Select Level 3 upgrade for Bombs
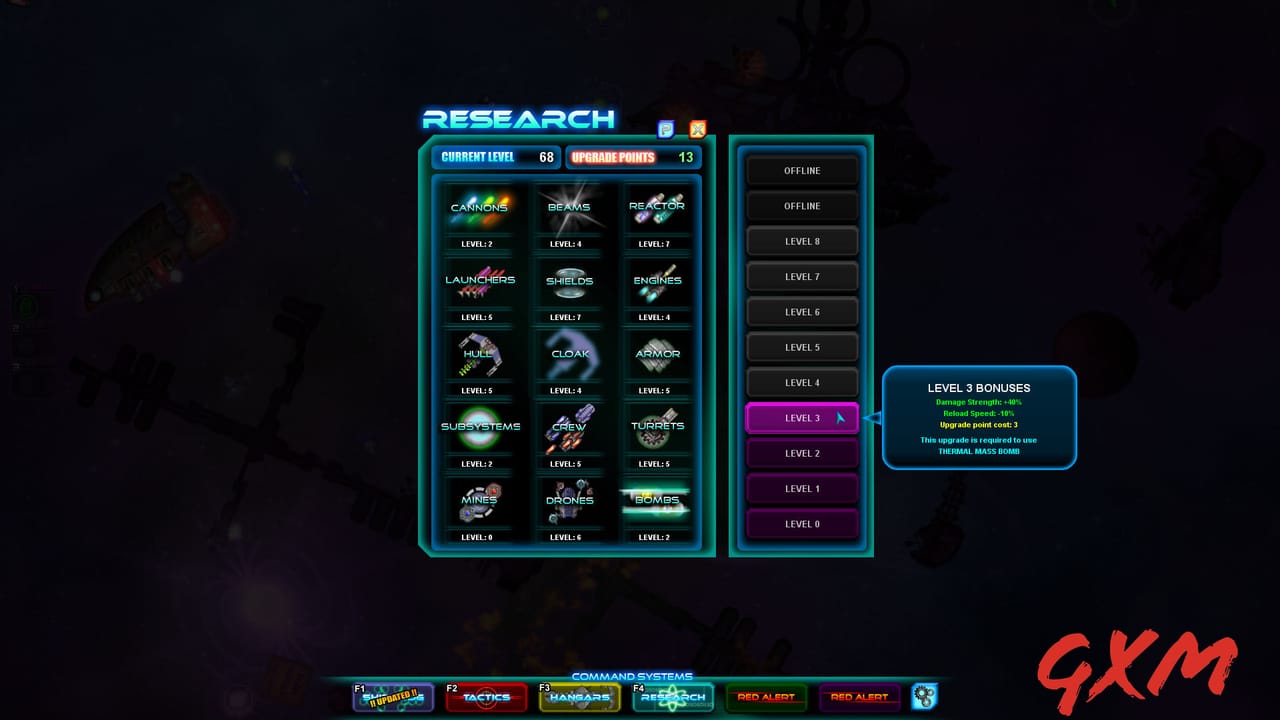 [802, 417]
